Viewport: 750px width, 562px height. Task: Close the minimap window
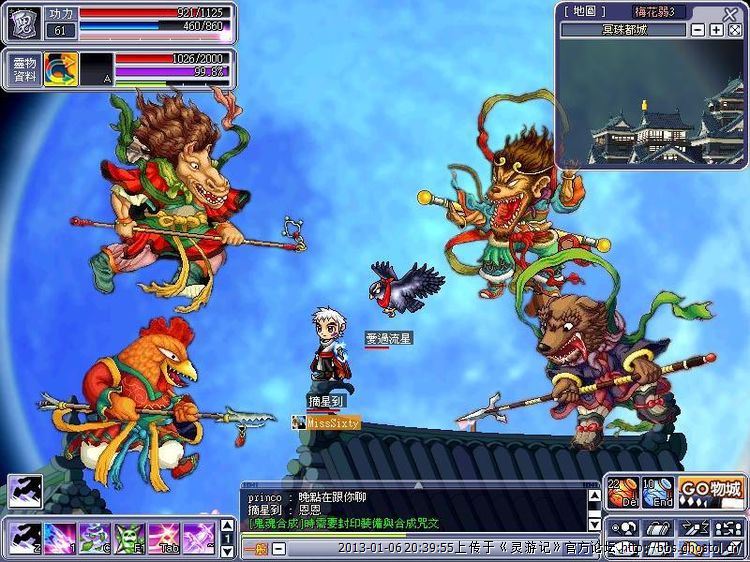click(x=731, y=14)
